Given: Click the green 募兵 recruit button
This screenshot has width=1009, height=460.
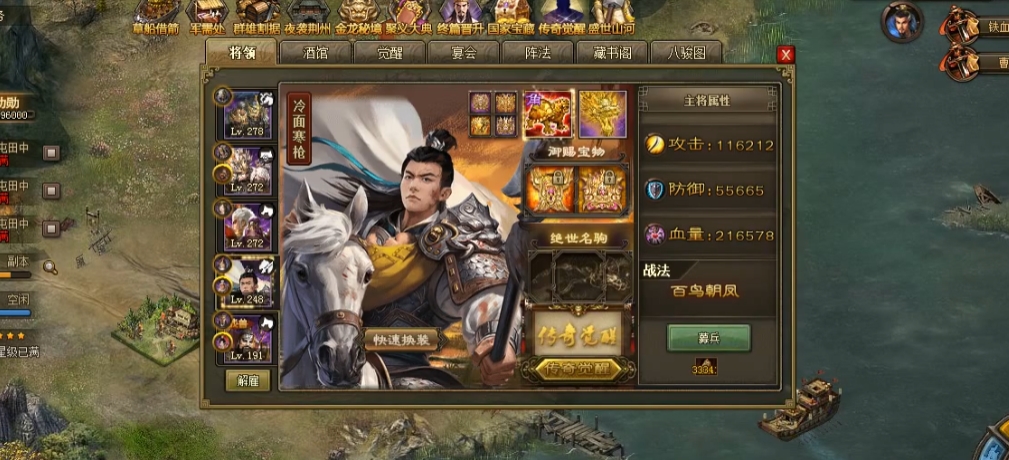Looking at the screenshot, I should tap(708, 338).
